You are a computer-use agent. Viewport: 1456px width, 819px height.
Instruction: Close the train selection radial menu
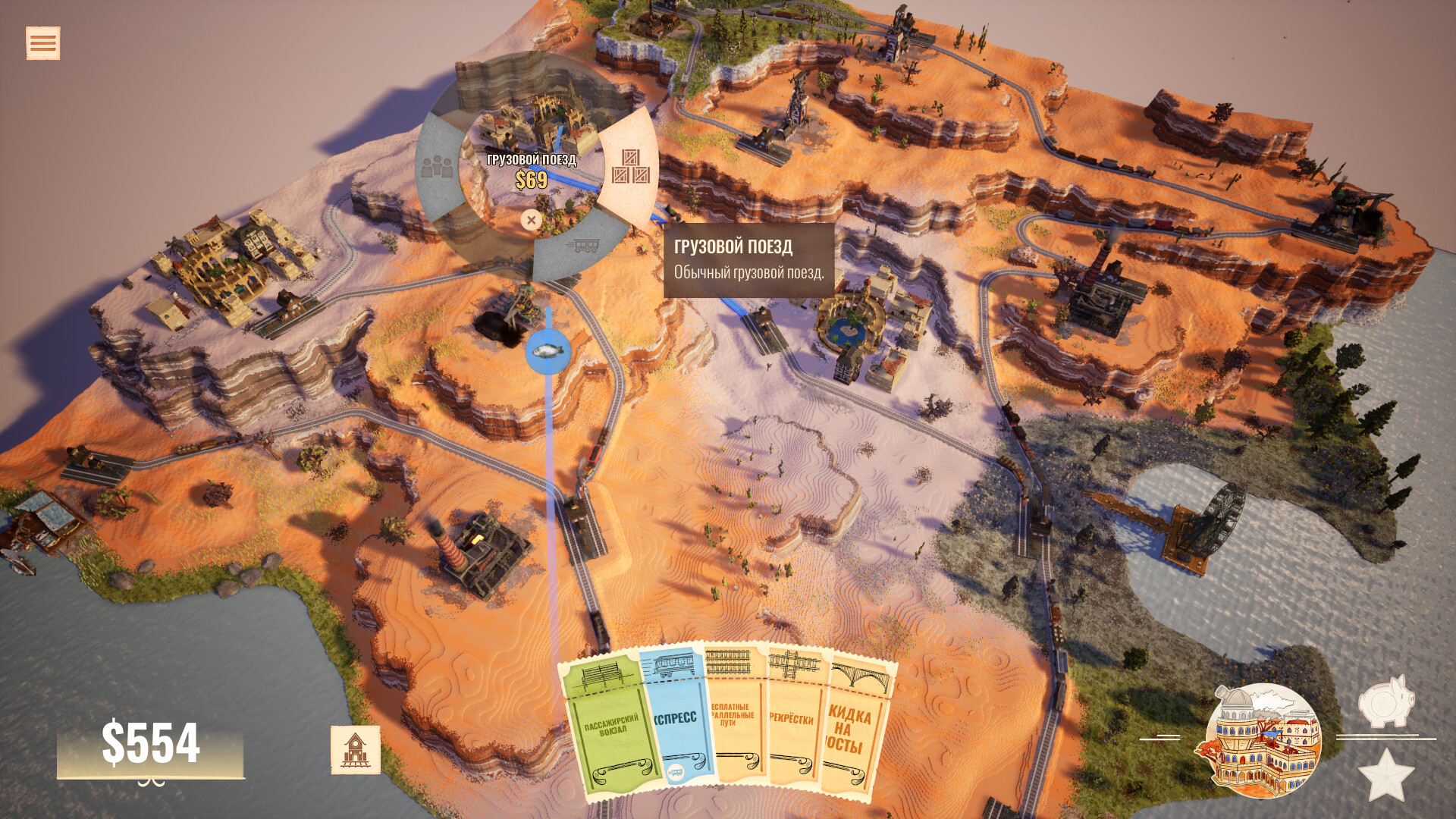pyautogui.click(x=531, y=220)
